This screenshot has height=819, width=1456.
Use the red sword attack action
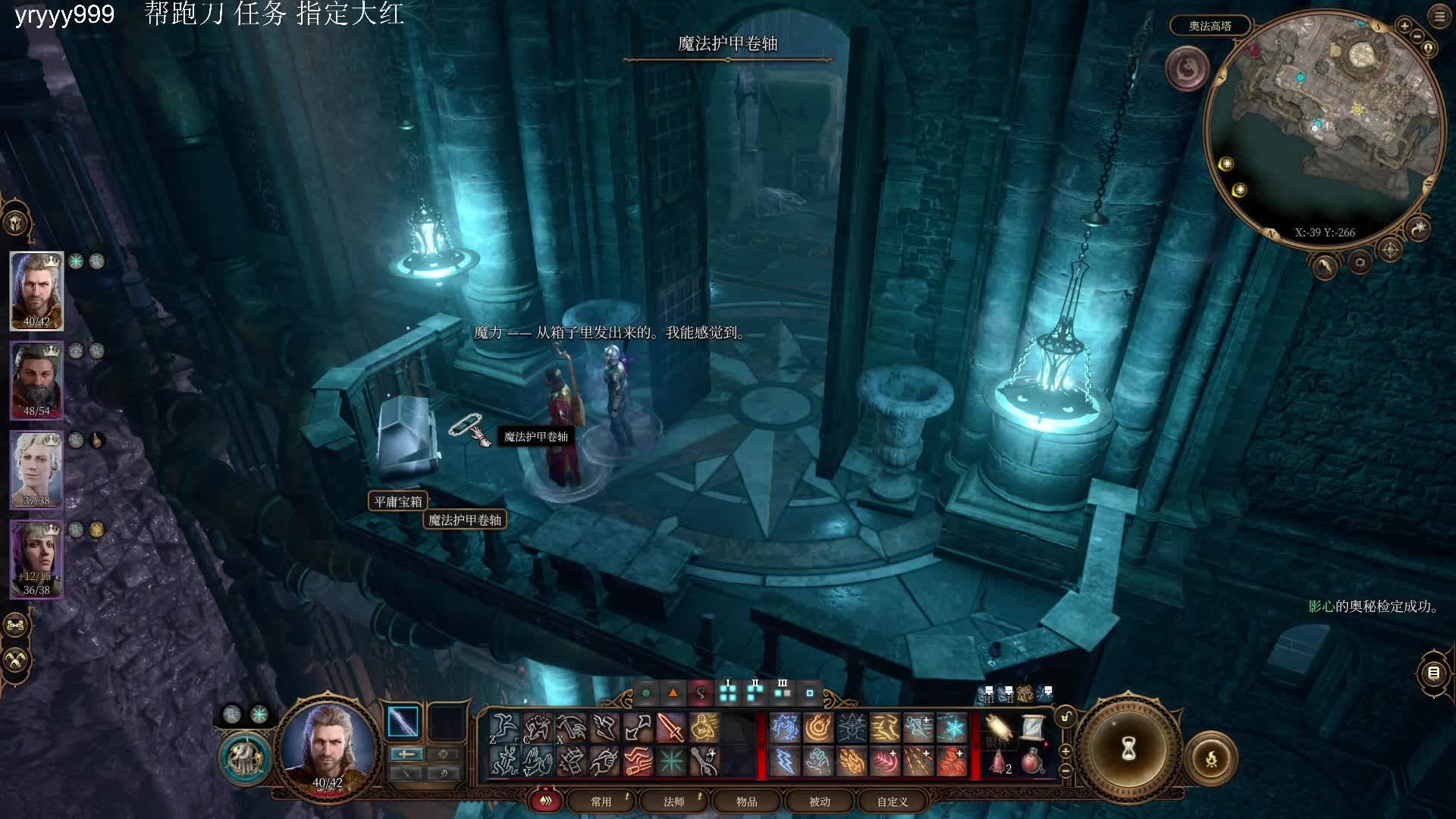[670, 729]
